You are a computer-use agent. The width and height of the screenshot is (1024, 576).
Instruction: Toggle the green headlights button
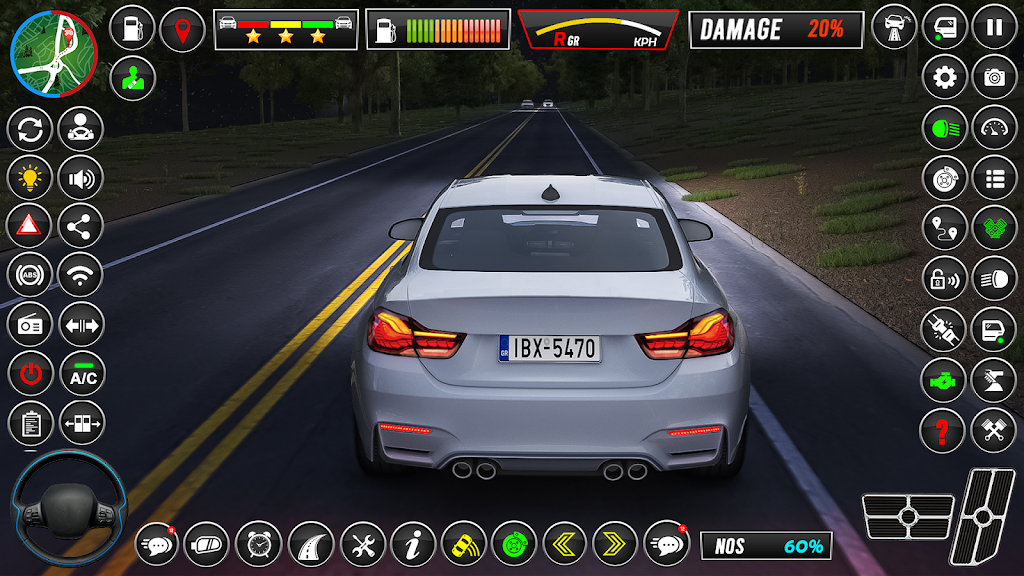click(944, 128)
